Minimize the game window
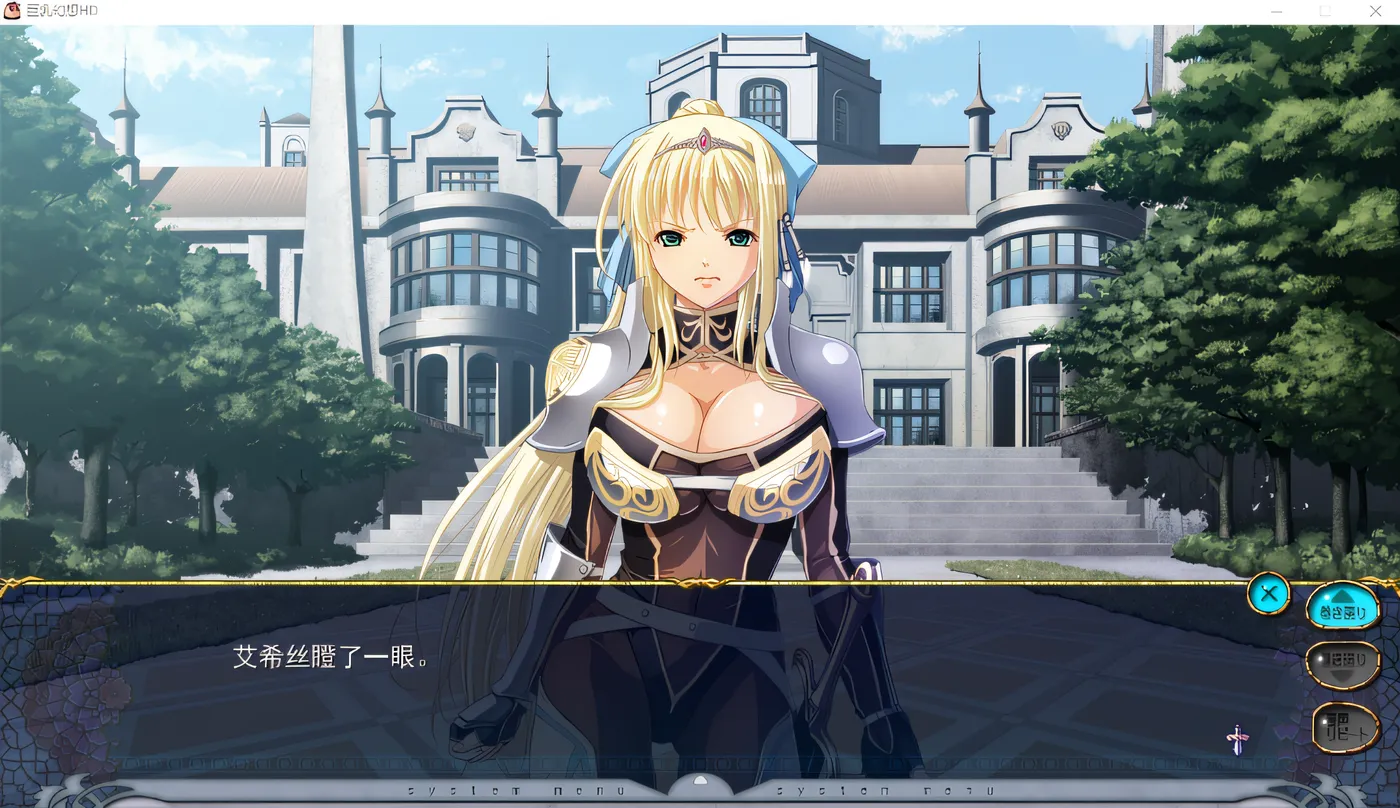The height and width of the screenshot is (808, 1400). 1277,11
